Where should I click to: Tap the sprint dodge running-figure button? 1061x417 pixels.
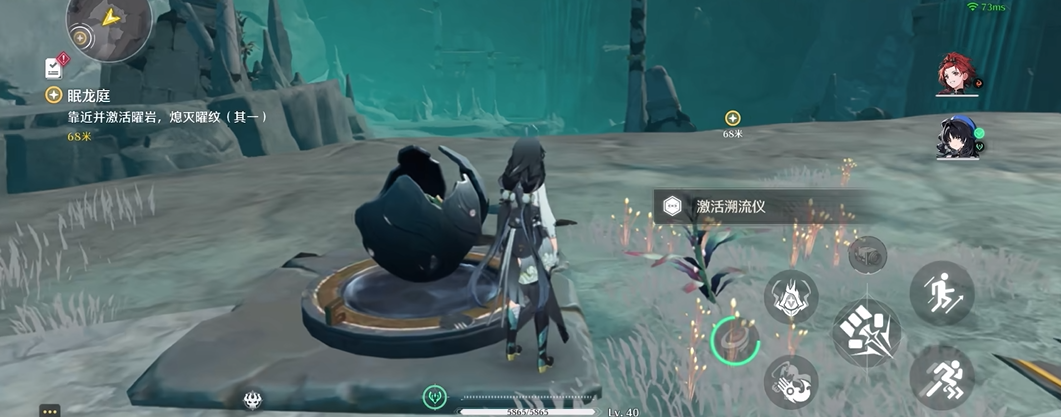tap(941, 377)
